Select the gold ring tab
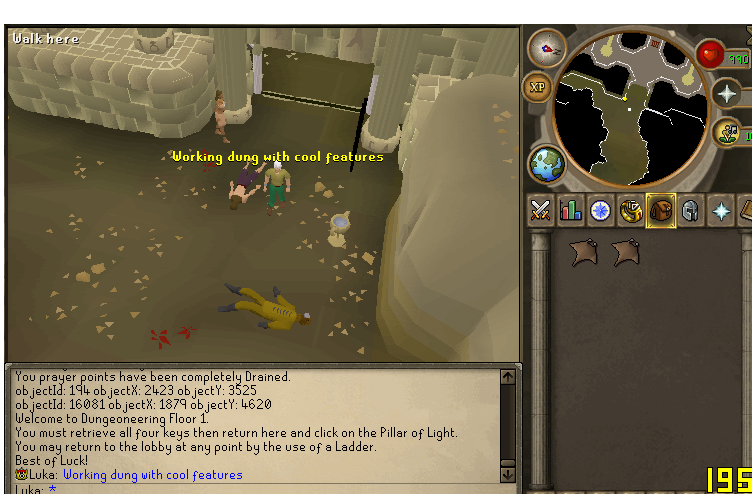The width and height of the screenshot is (752, 494). tap(631, 211)
